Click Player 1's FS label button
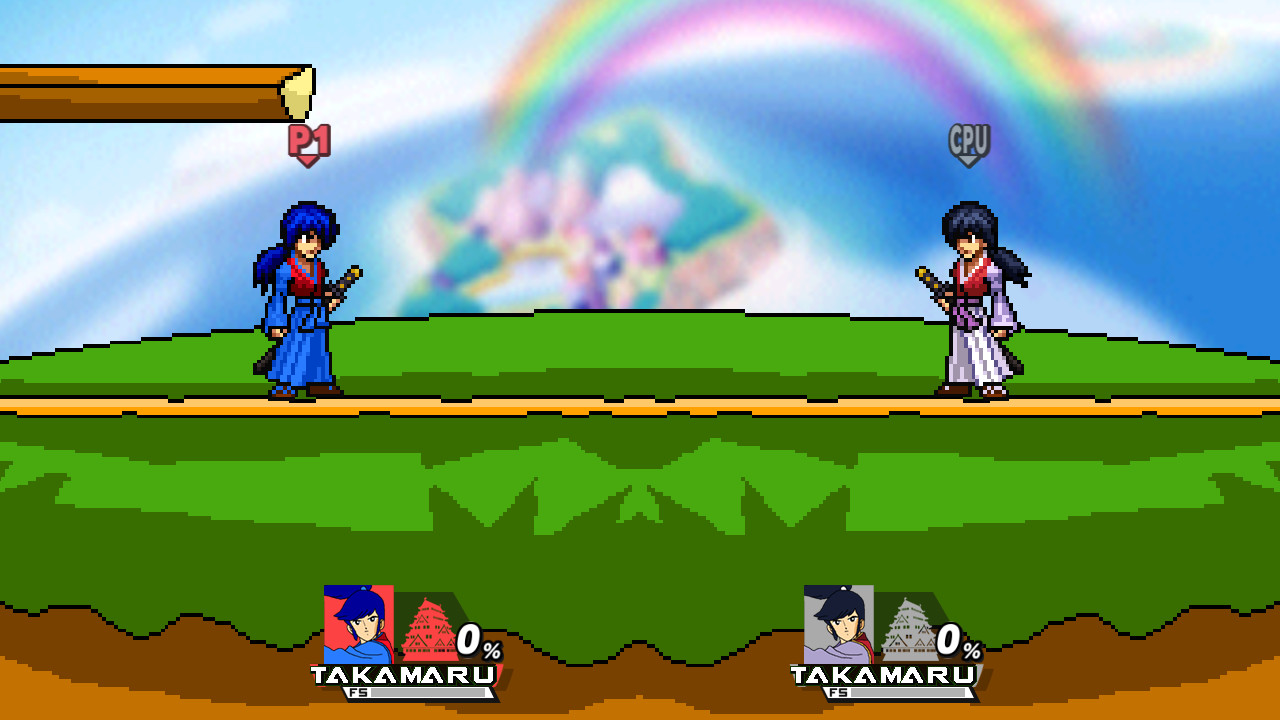This screenshot has width=1280, height=720. point(356,692)
